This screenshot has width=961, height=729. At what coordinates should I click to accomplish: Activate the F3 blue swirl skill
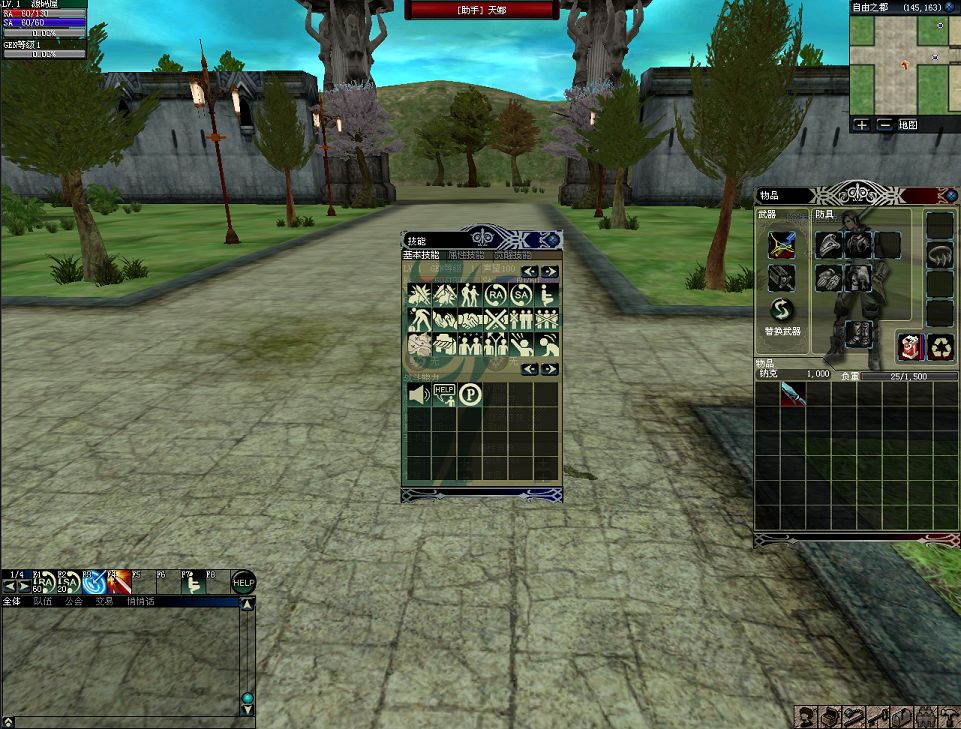click(x=95, y=583)
